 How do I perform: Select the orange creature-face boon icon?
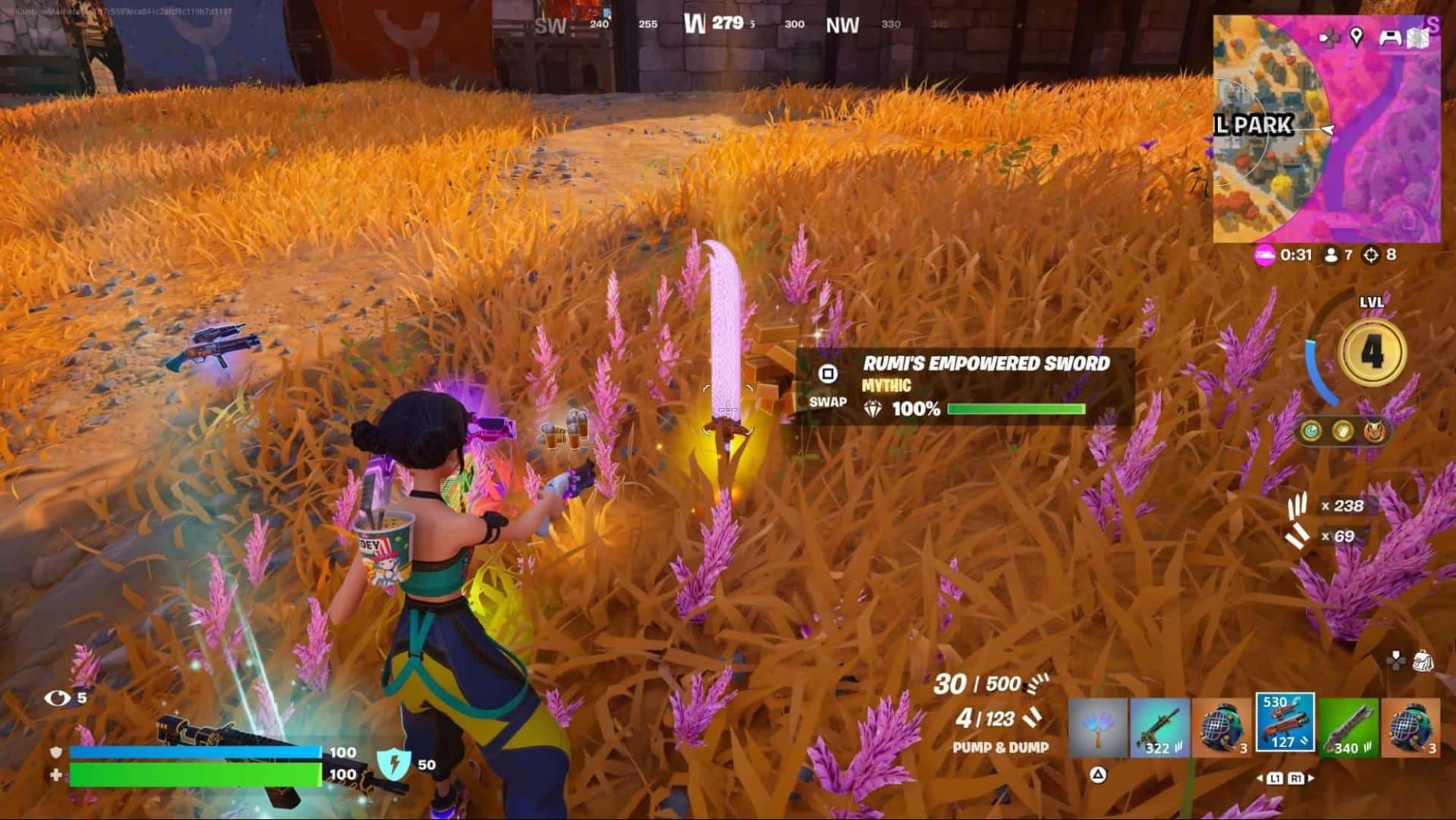(x=1373, y=431)
